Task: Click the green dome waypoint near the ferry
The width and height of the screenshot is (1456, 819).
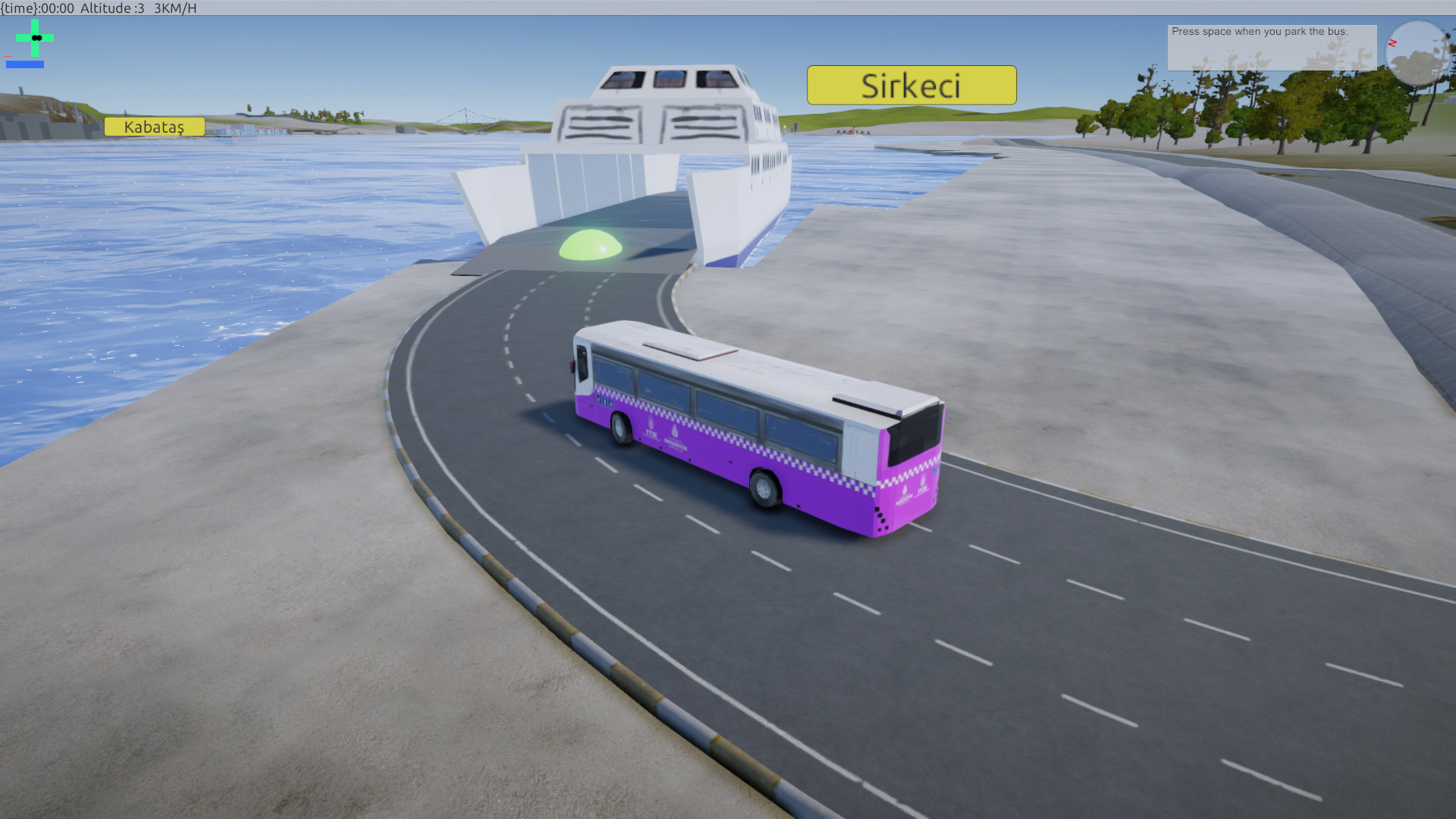Action: 590,244
